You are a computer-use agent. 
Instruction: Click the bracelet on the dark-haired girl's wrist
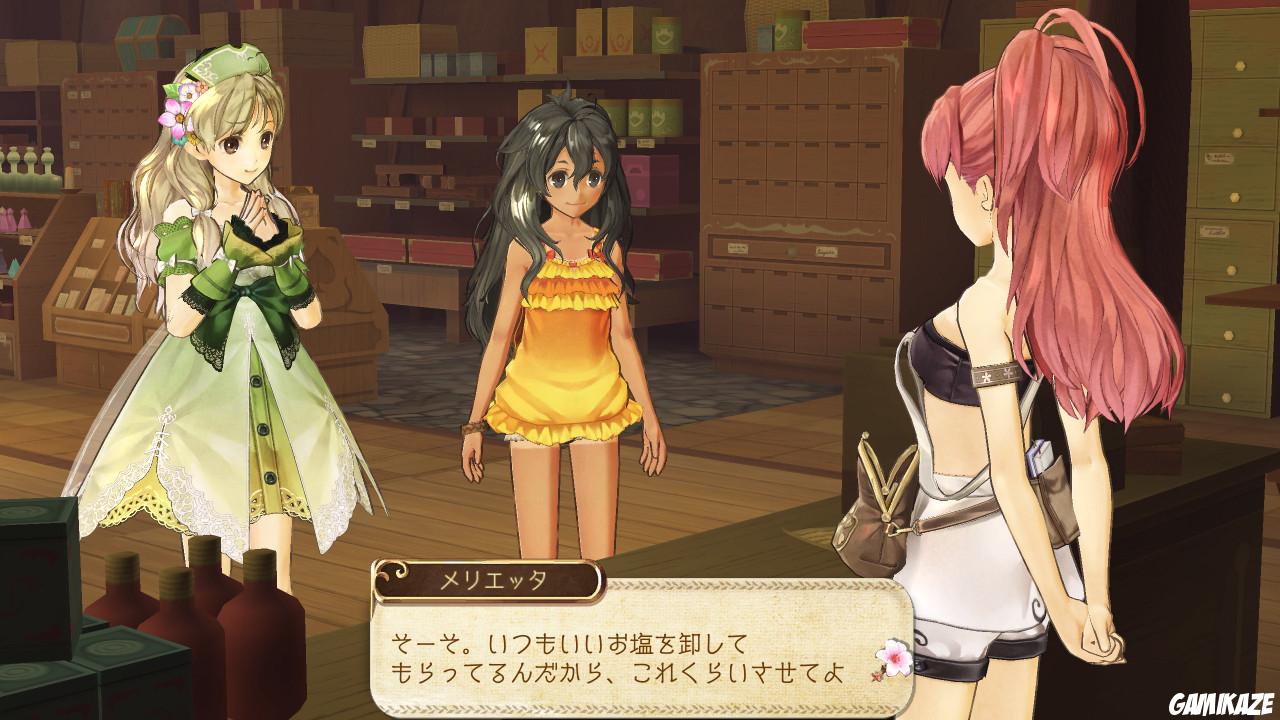[x=473, y=427]
